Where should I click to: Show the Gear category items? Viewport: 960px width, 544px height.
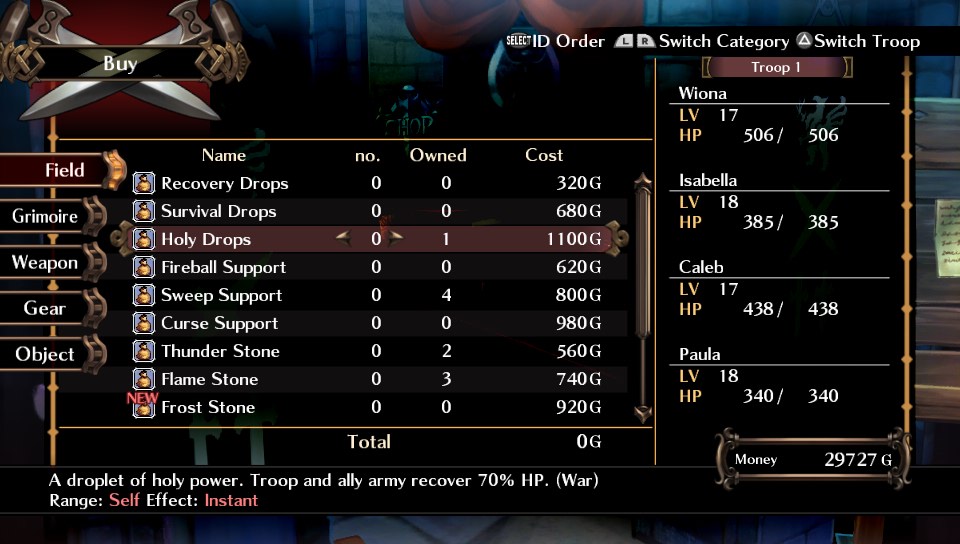pyautogui.click(x=45, y=308)
